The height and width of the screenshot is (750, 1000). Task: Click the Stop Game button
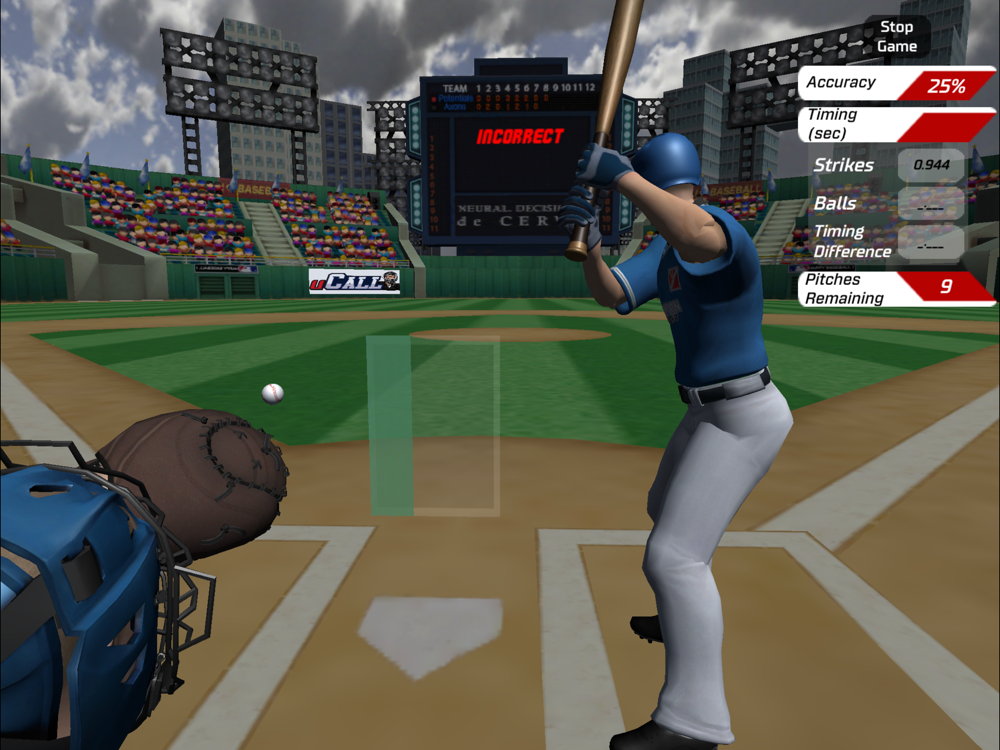[896, 36]
